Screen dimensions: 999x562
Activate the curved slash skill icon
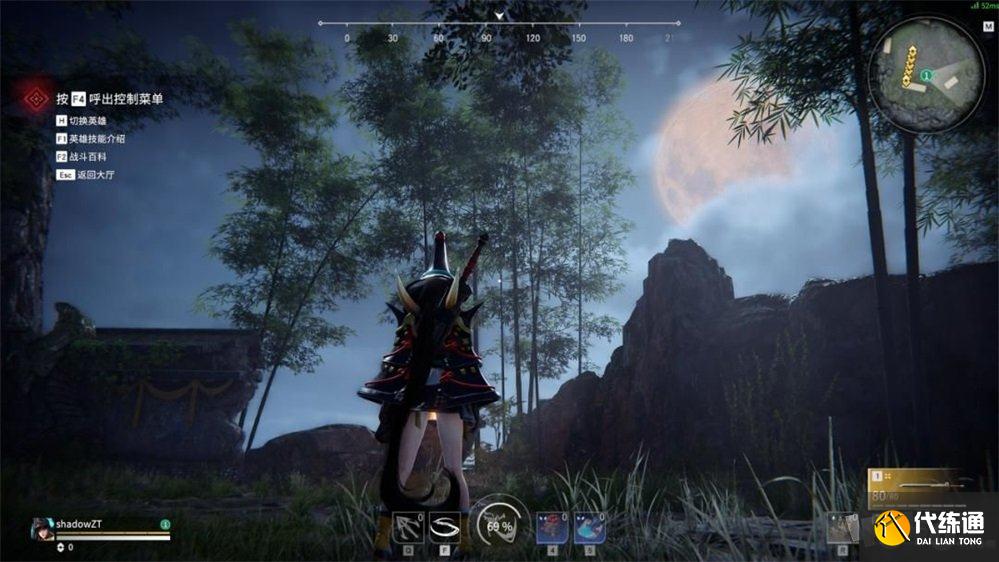pos(445,526)
